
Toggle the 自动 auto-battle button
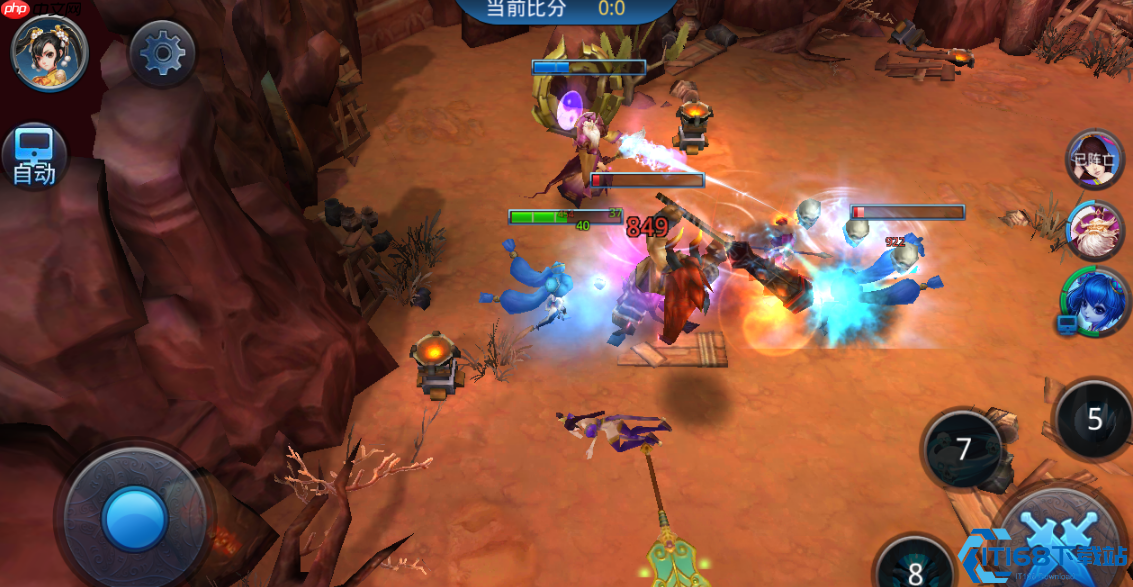tap(35, 156)
